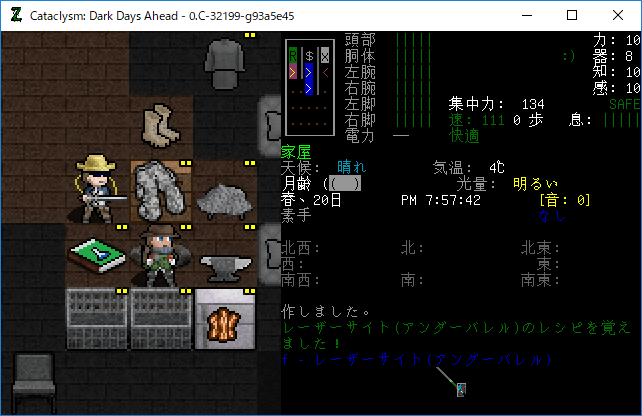The width and height of the screenshot is (642, 416).
Task: Close the Cataclysm game window
Action: (x=618, y=15)
